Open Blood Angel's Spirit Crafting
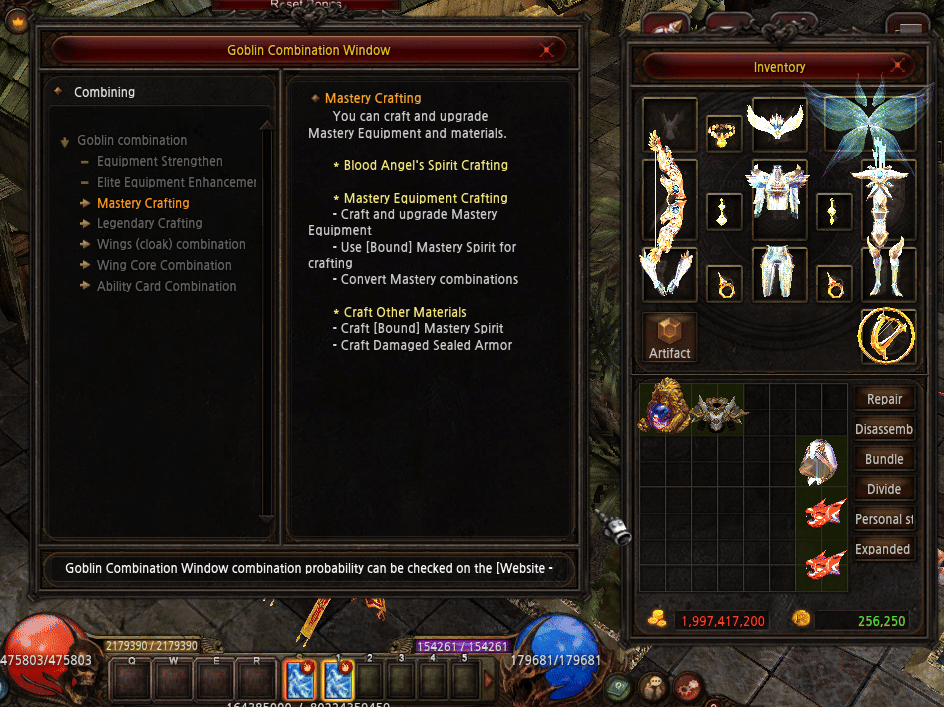This screenshot has height=707, width=944. point(425,165)
